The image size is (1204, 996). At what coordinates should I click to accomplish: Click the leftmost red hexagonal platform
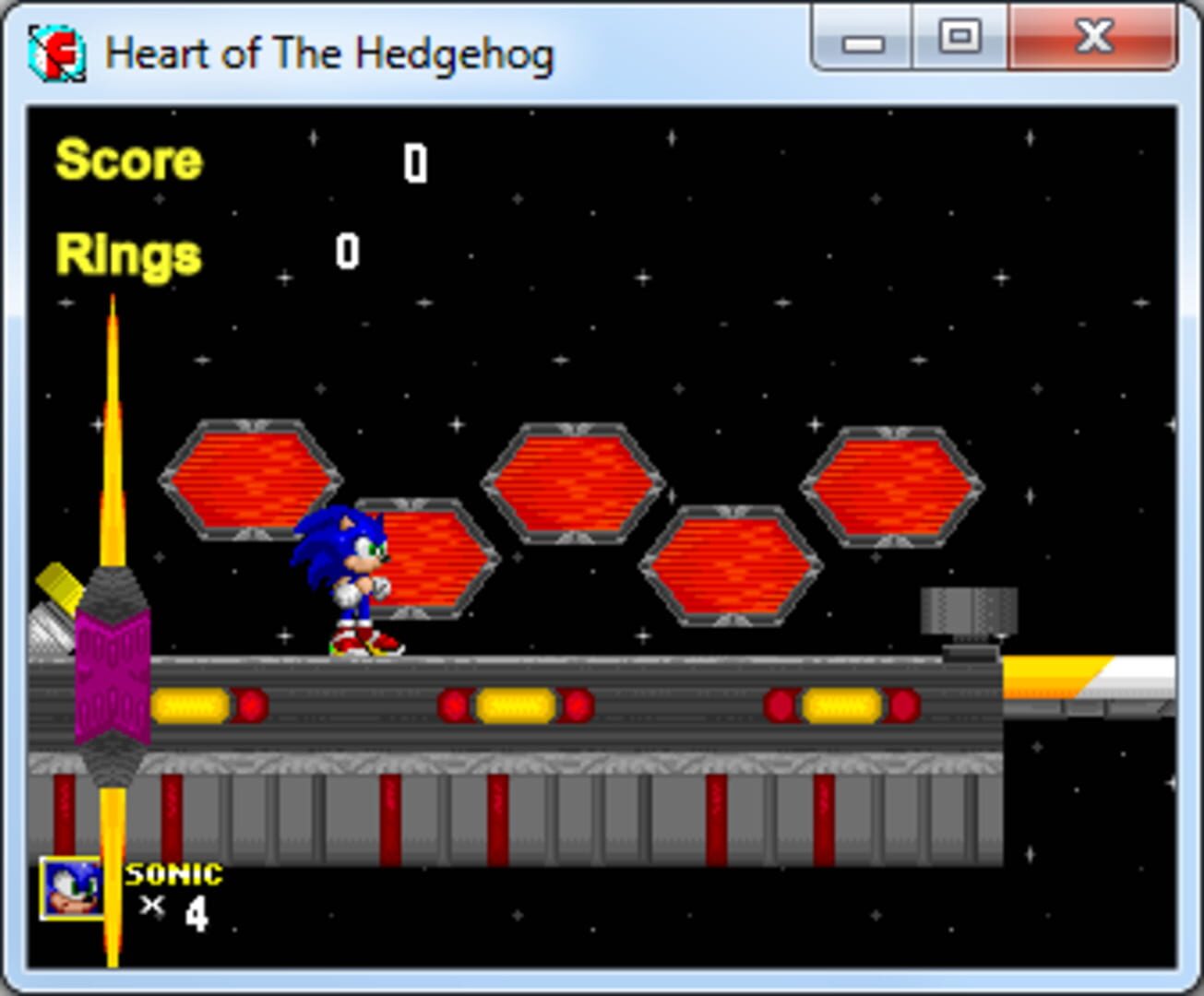tap(251, 480)
